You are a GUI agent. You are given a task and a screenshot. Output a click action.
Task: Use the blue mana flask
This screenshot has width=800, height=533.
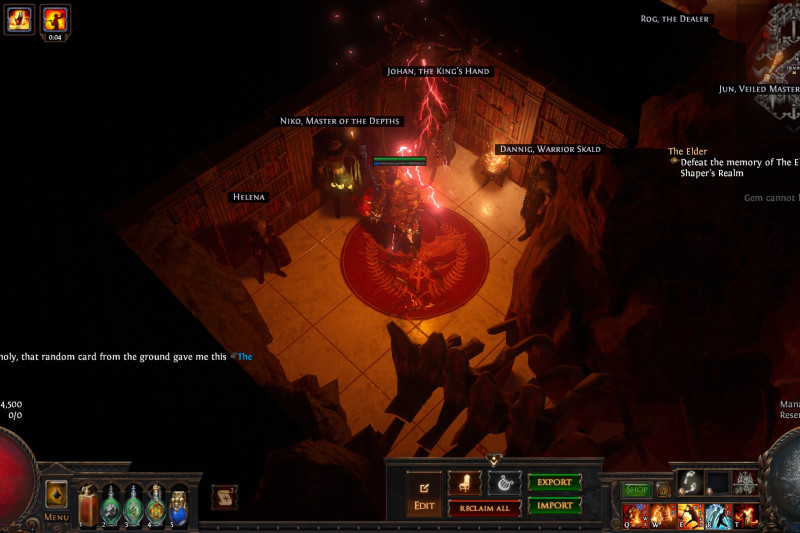point(178,505)
